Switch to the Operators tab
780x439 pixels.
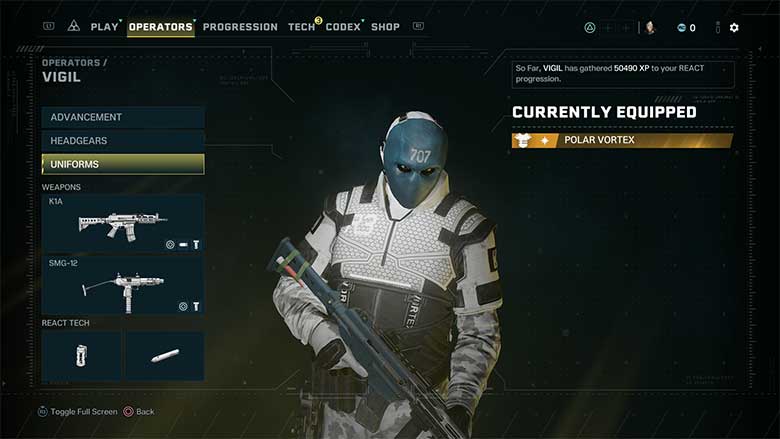click(x=160, y=27)
